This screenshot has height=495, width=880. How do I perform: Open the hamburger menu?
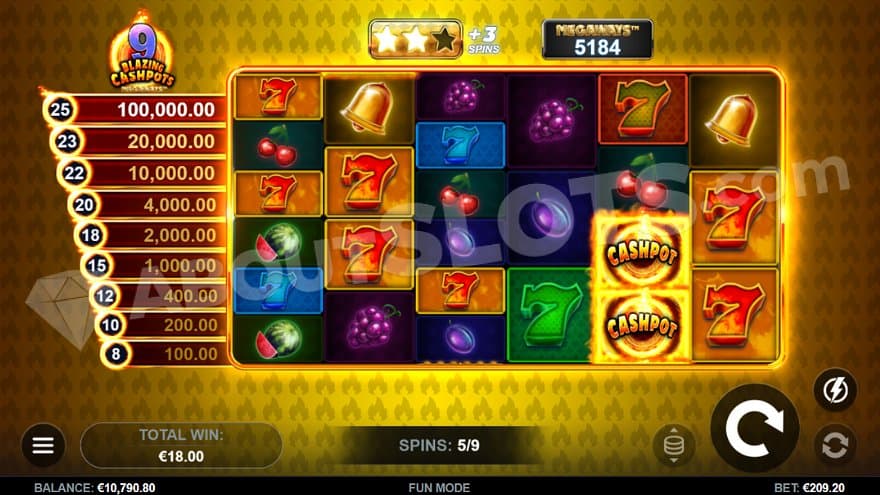43,446
